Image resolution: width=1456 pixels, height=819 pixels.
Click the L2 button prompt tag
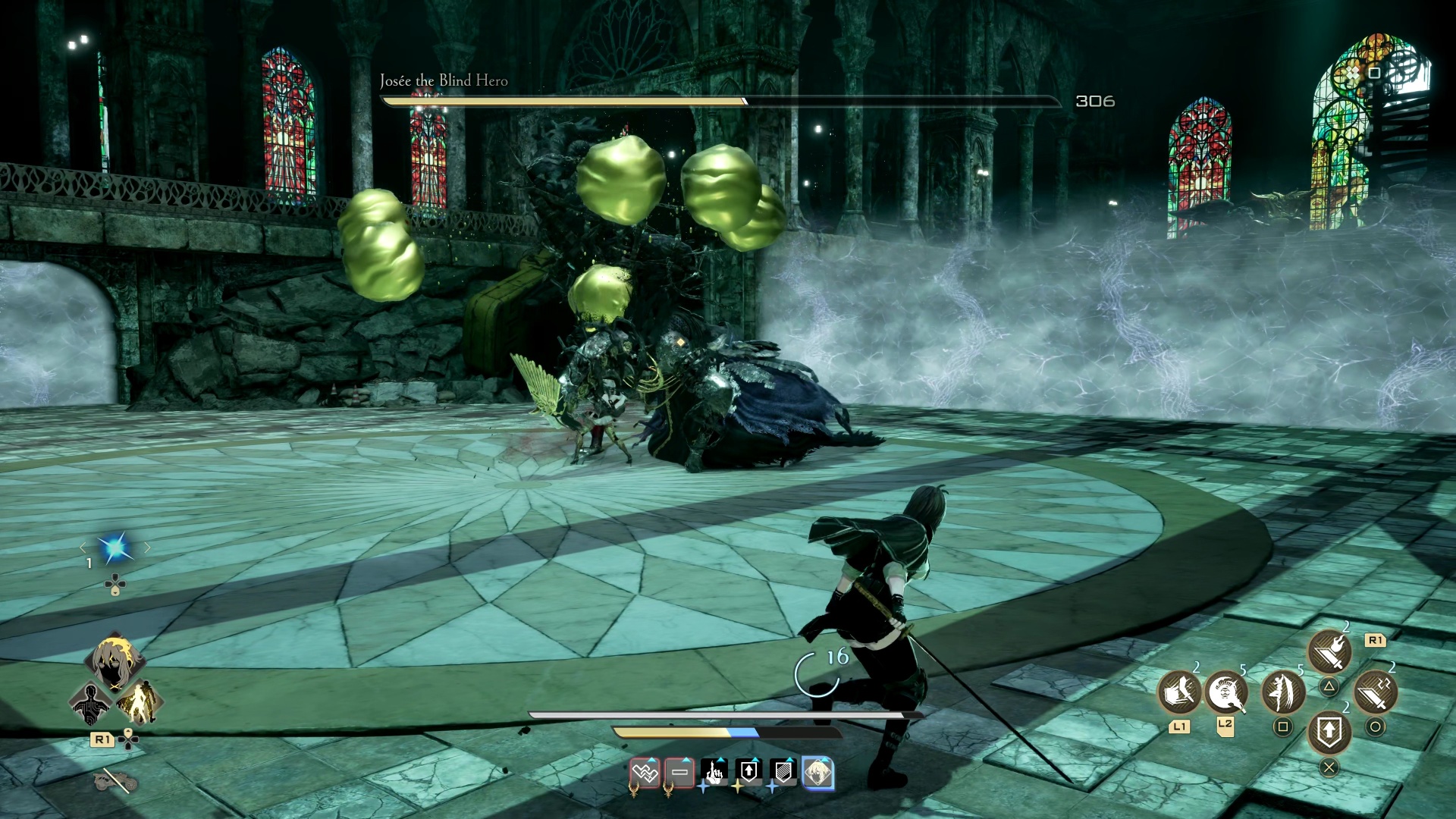(1226, 728)
